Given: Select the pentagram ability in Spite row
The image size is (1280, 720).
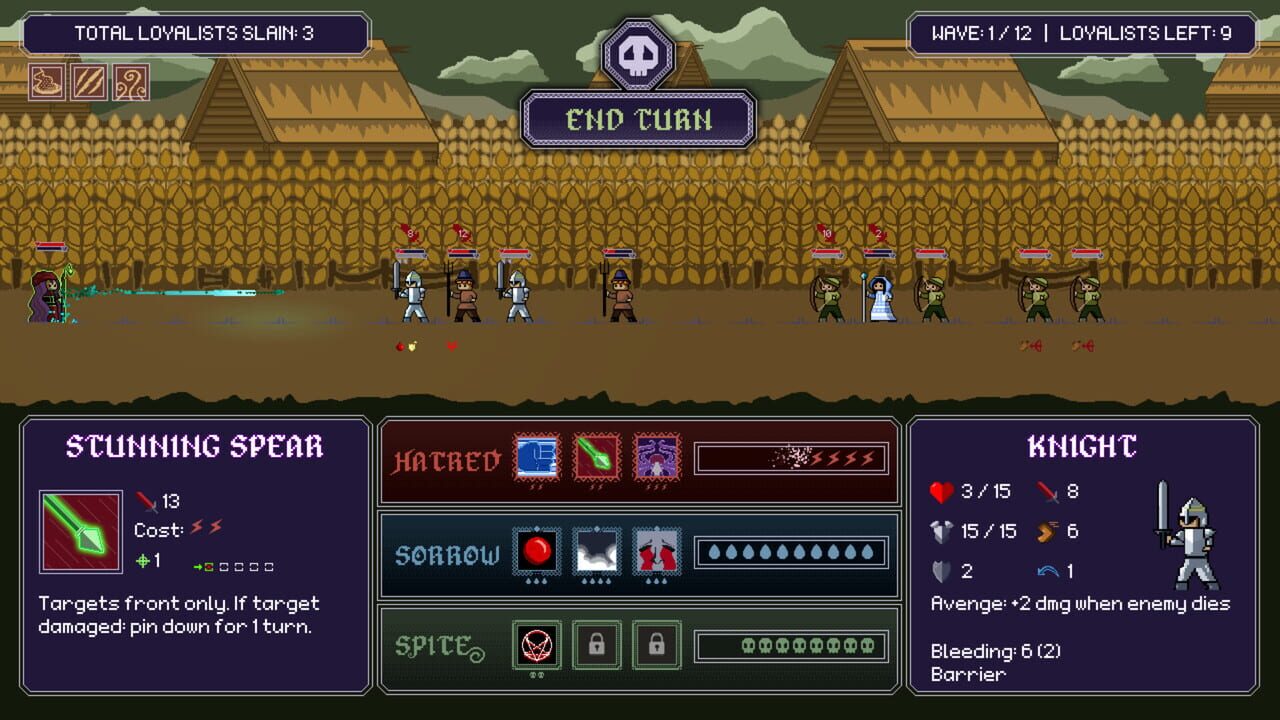Looking at the screenshot, I should point(539,644).
